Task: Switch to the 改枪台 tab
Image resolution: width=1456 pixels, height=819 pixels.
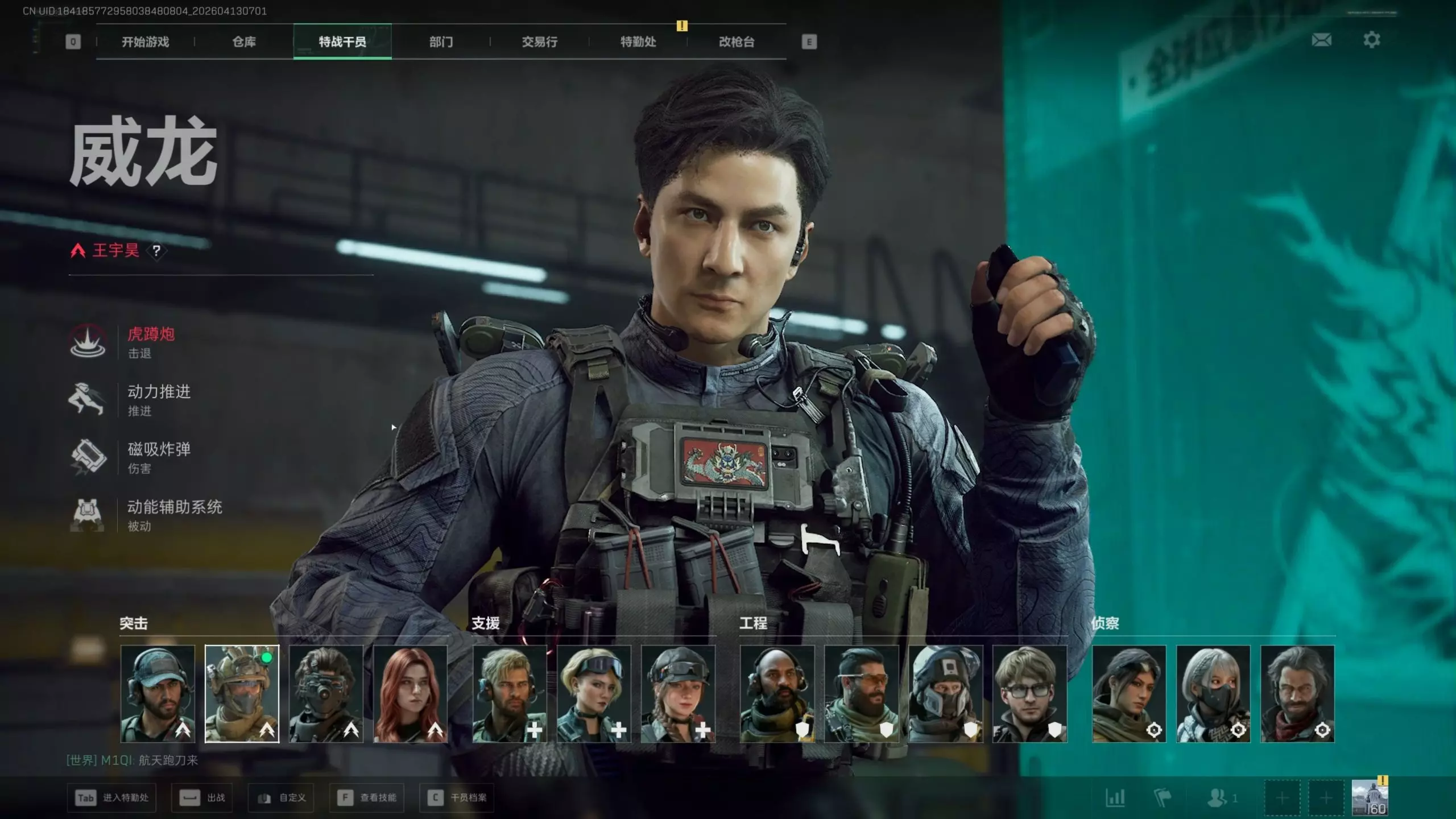Action: coord(737,42)
